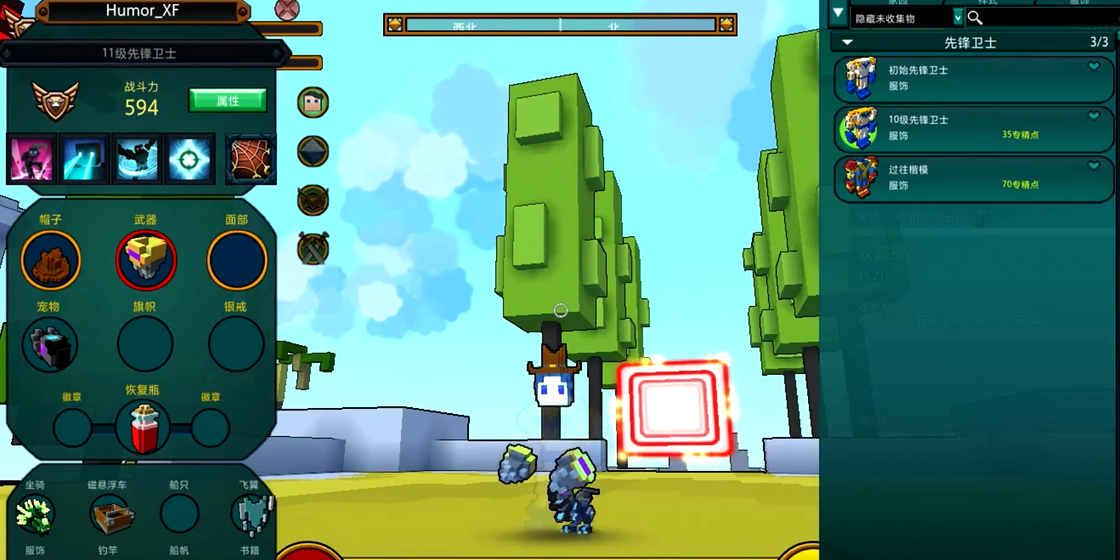The image size is (1120, 560).
Task: Close the character panel with the X button
Action: [287, 10]
